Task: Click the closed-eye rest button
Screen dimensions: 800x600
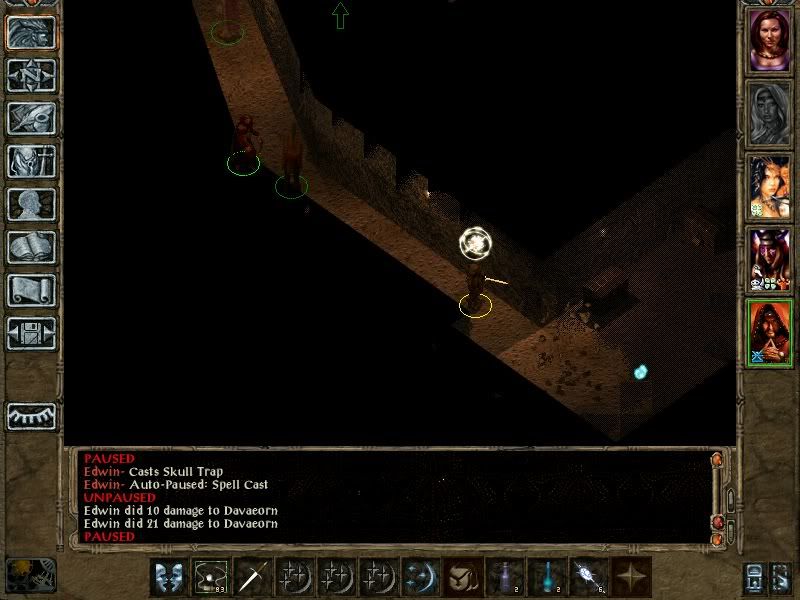Action: pos(31,416)
